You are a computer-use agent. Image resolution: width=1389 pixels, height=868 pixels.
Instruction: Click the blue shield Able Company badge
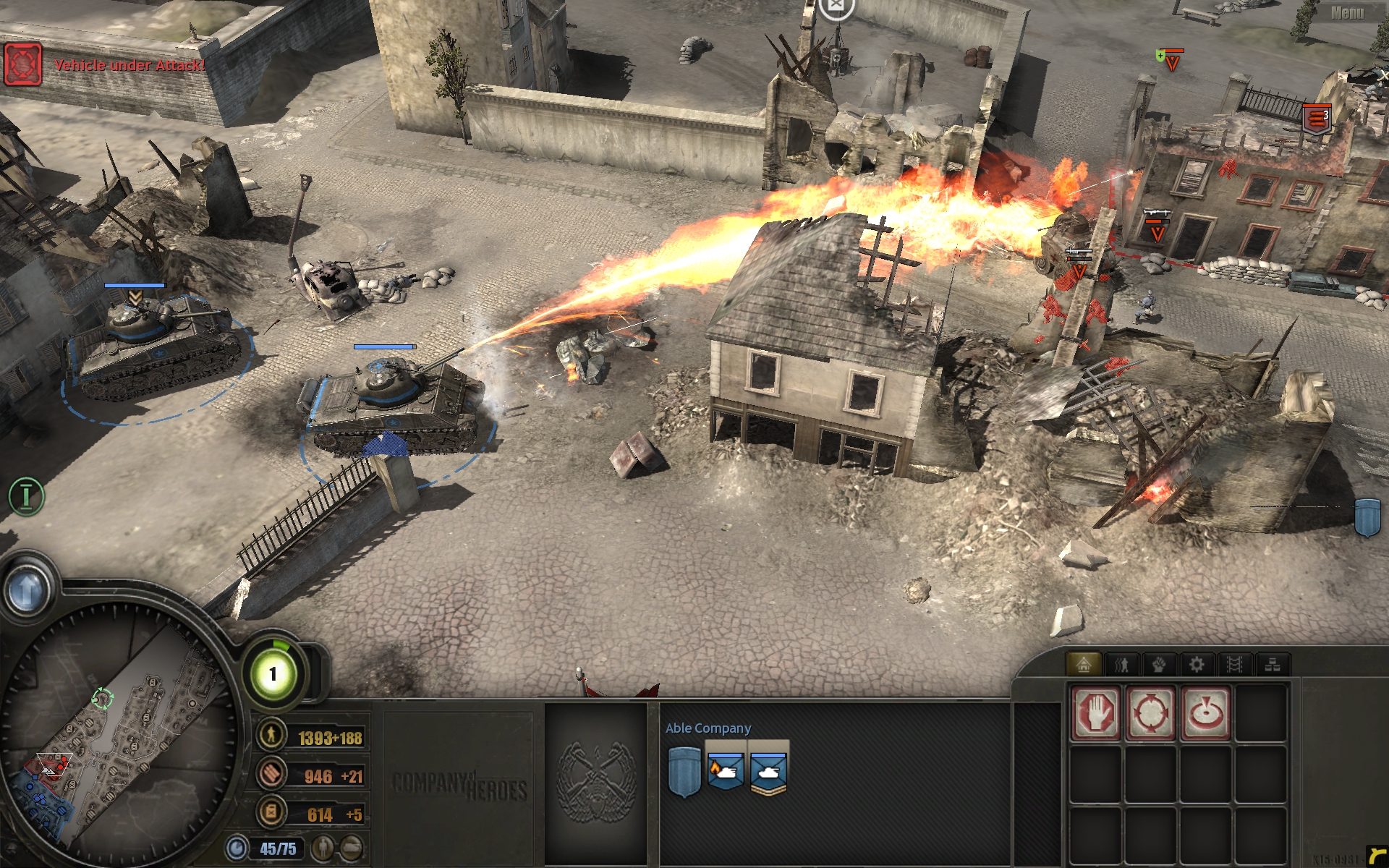click(684, 772)
